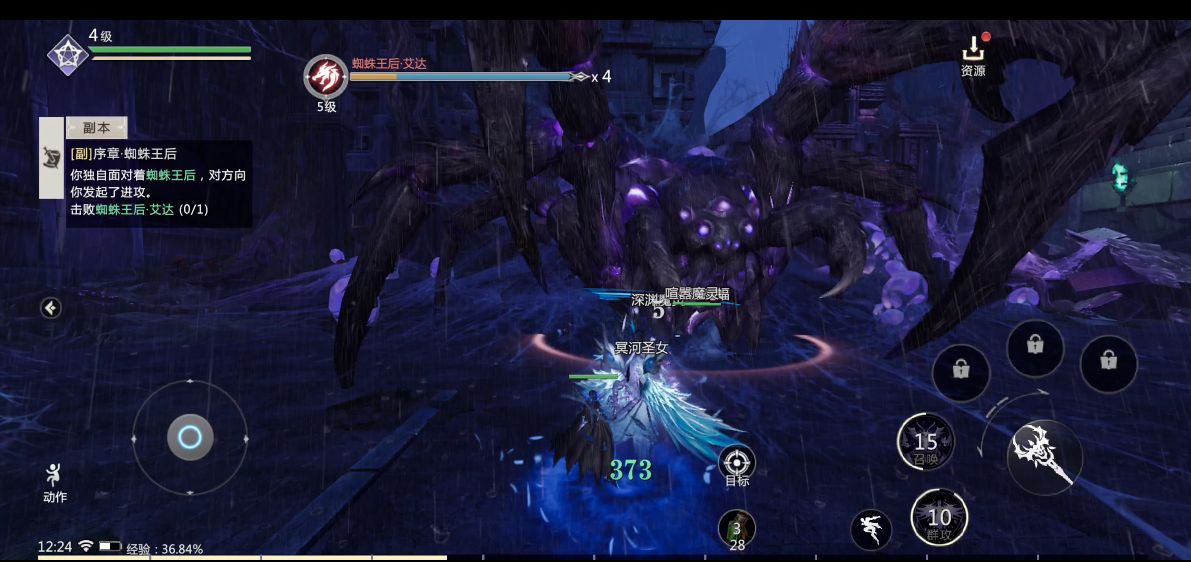Activate the 召唤 summon skill

coord(926,442)
